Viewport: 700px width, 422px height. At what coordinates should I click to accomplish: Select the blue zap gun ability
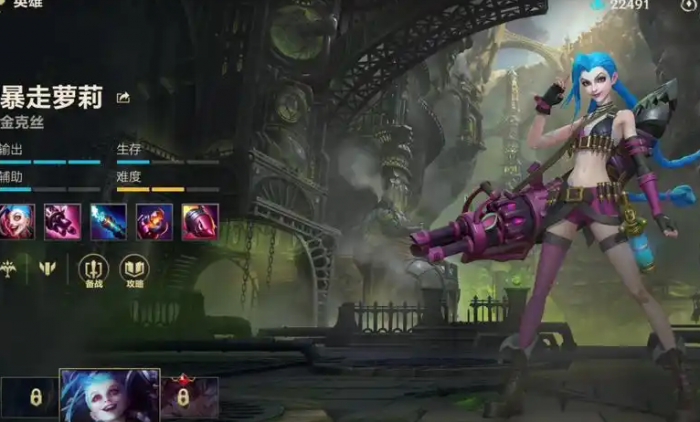pos(108,221)
